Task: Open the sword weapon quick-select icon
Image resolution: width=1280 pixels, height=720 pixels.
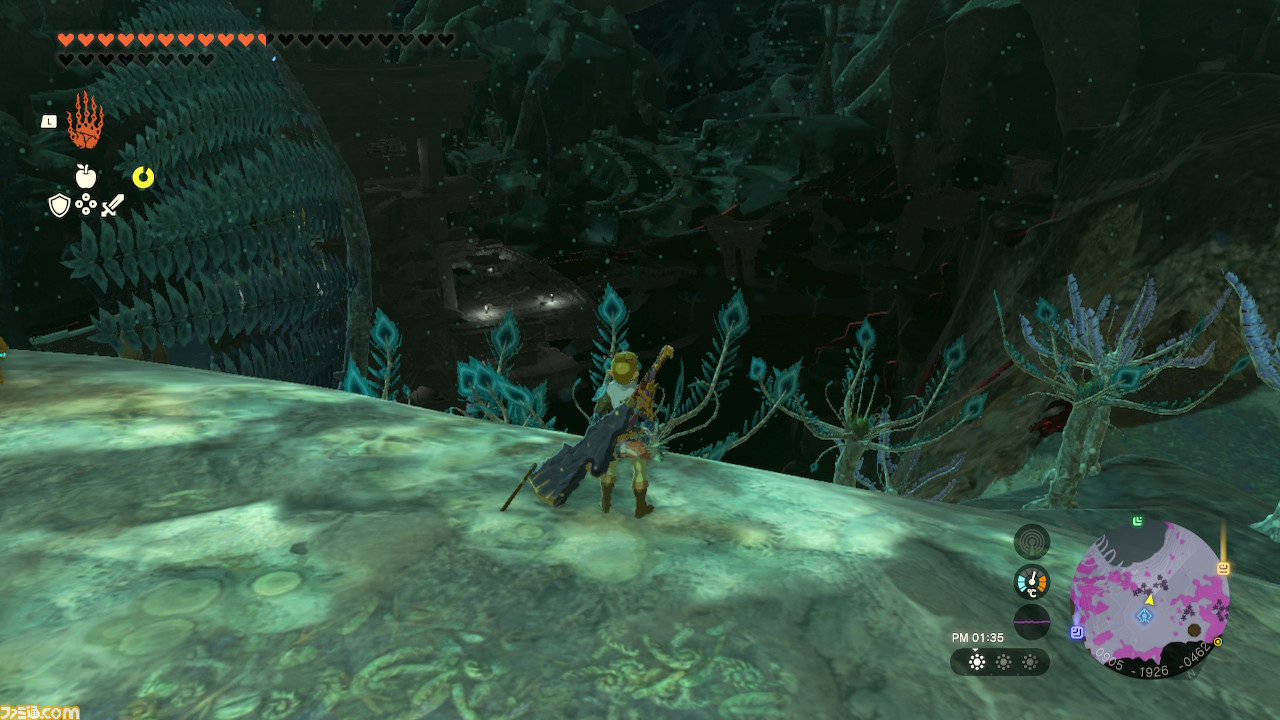Action: (x=113, y=205)
